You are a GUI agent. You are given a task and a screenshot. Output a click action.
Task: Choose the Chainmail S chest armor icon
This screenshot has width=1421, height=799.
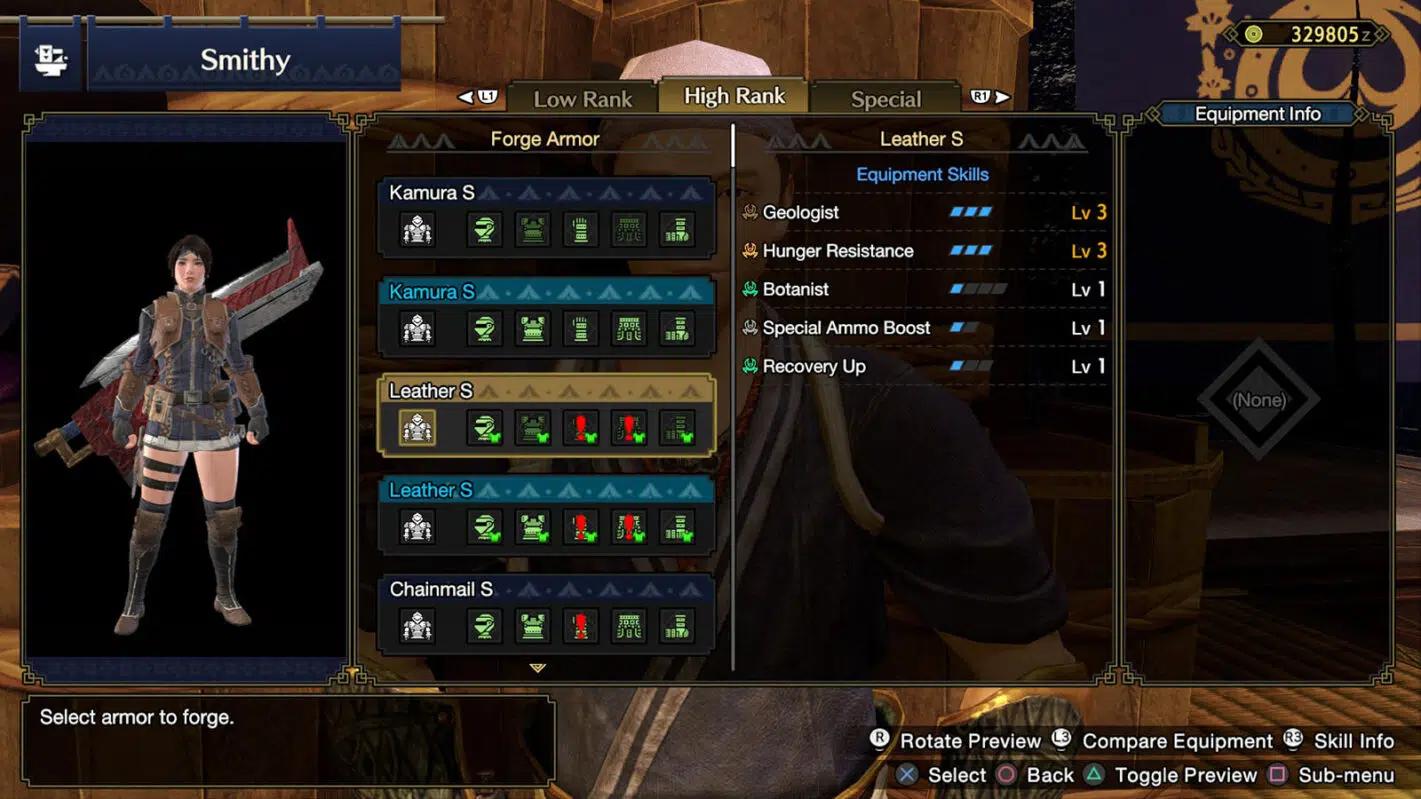(x=532, y=627)
